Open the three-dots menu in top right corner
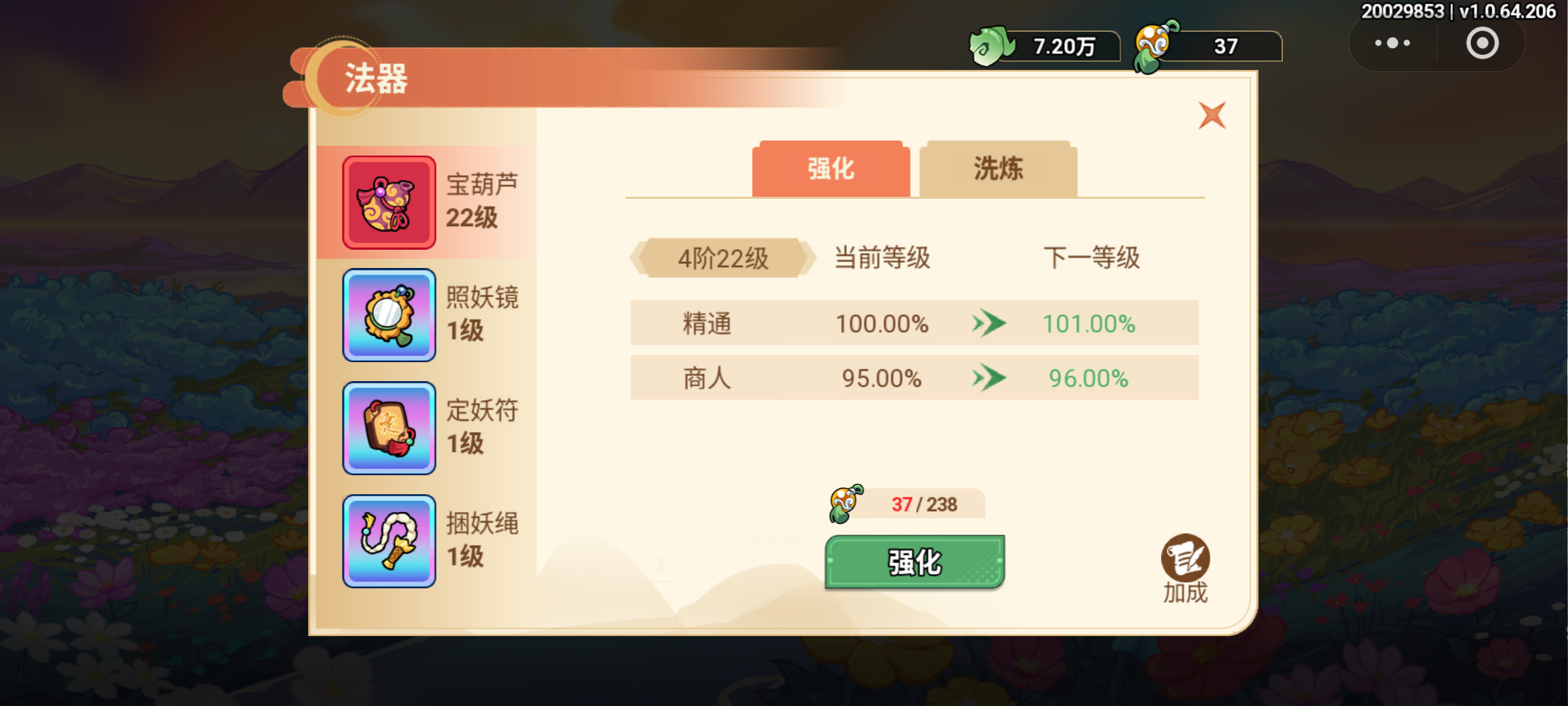The image size is (1568, 706). (1392, 42)
